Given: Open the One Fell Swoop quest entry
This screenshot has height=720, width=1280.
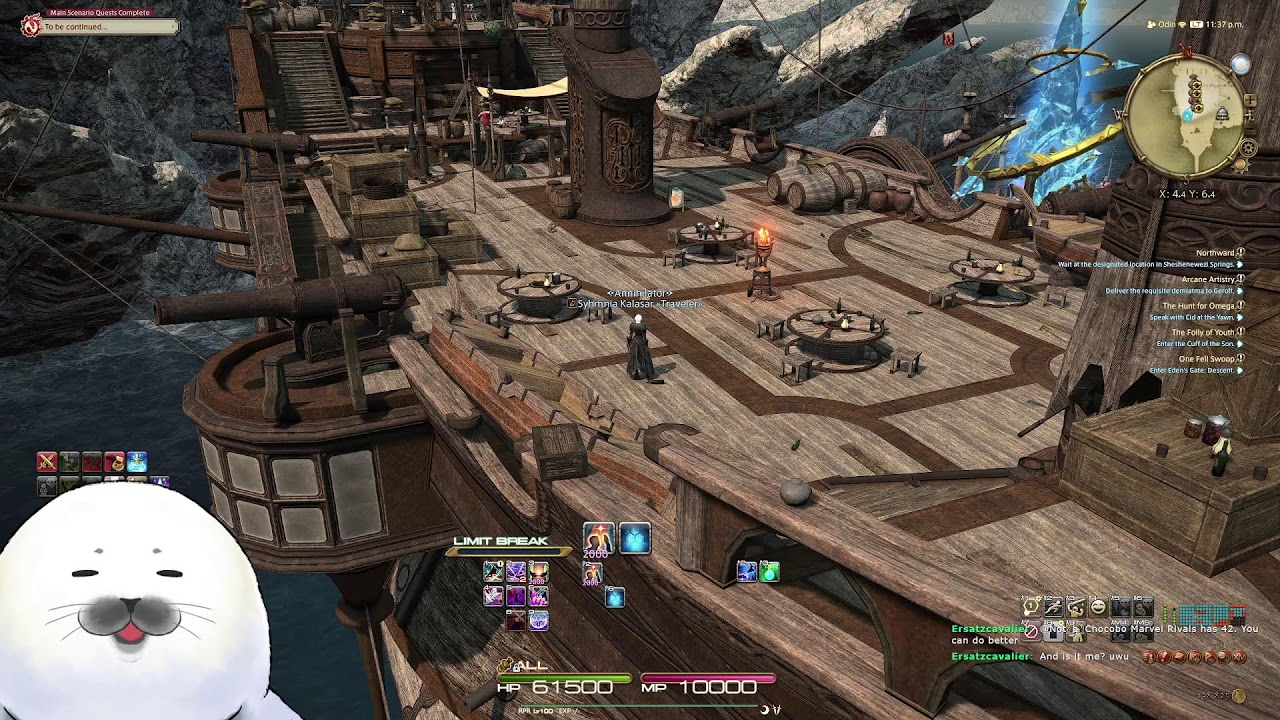Looking at the screenshot, I should click(1206, 358).
